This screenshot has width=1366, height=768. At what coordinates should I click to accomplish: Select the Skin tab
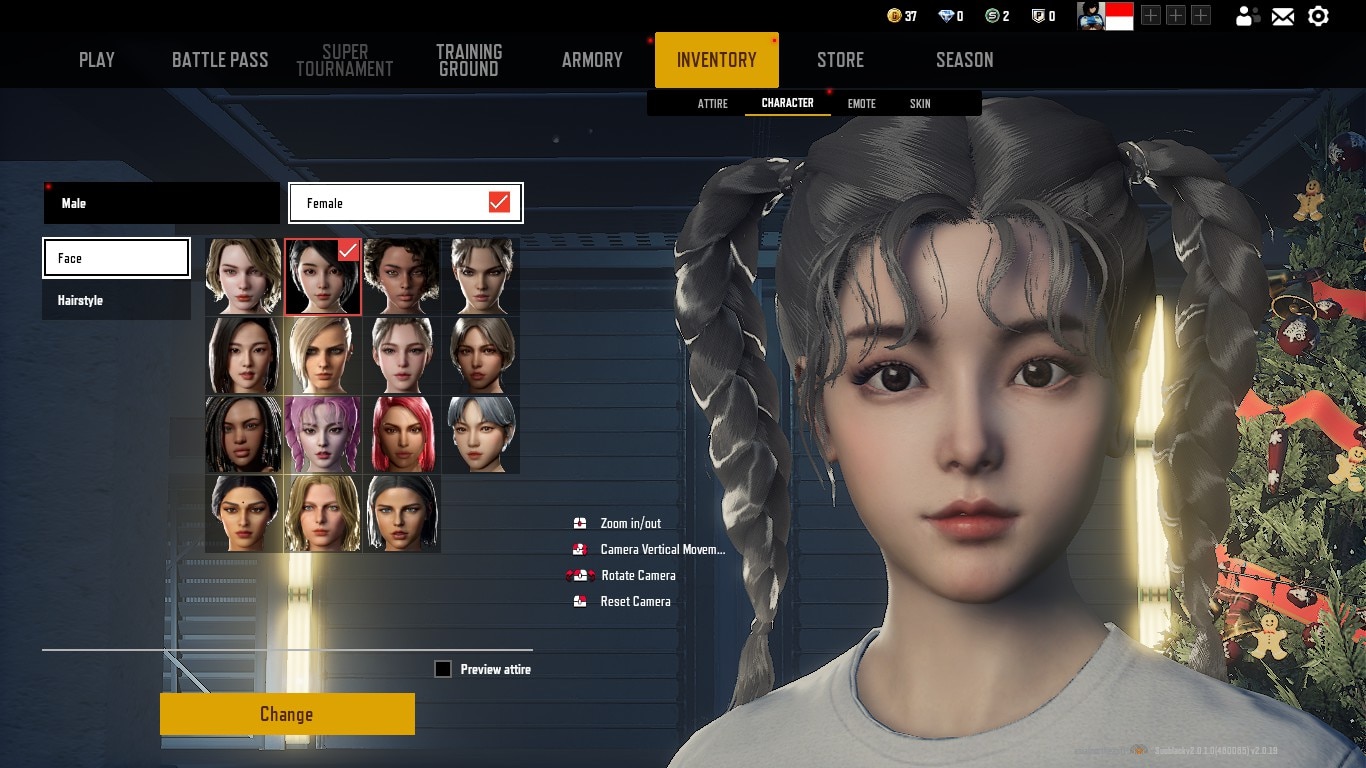[x=920, y=103]
